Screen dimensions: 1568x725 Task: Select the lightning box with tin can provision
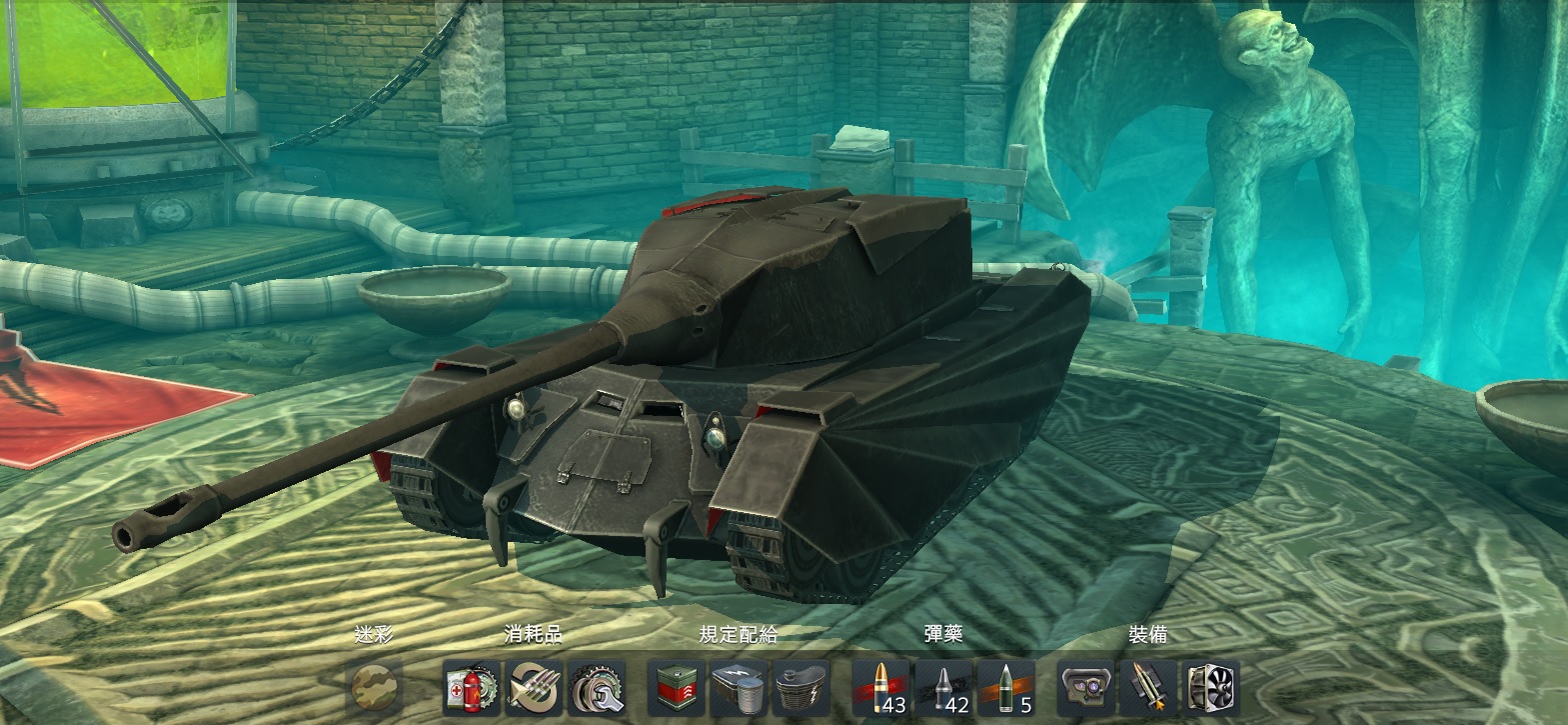coord(740,688)
